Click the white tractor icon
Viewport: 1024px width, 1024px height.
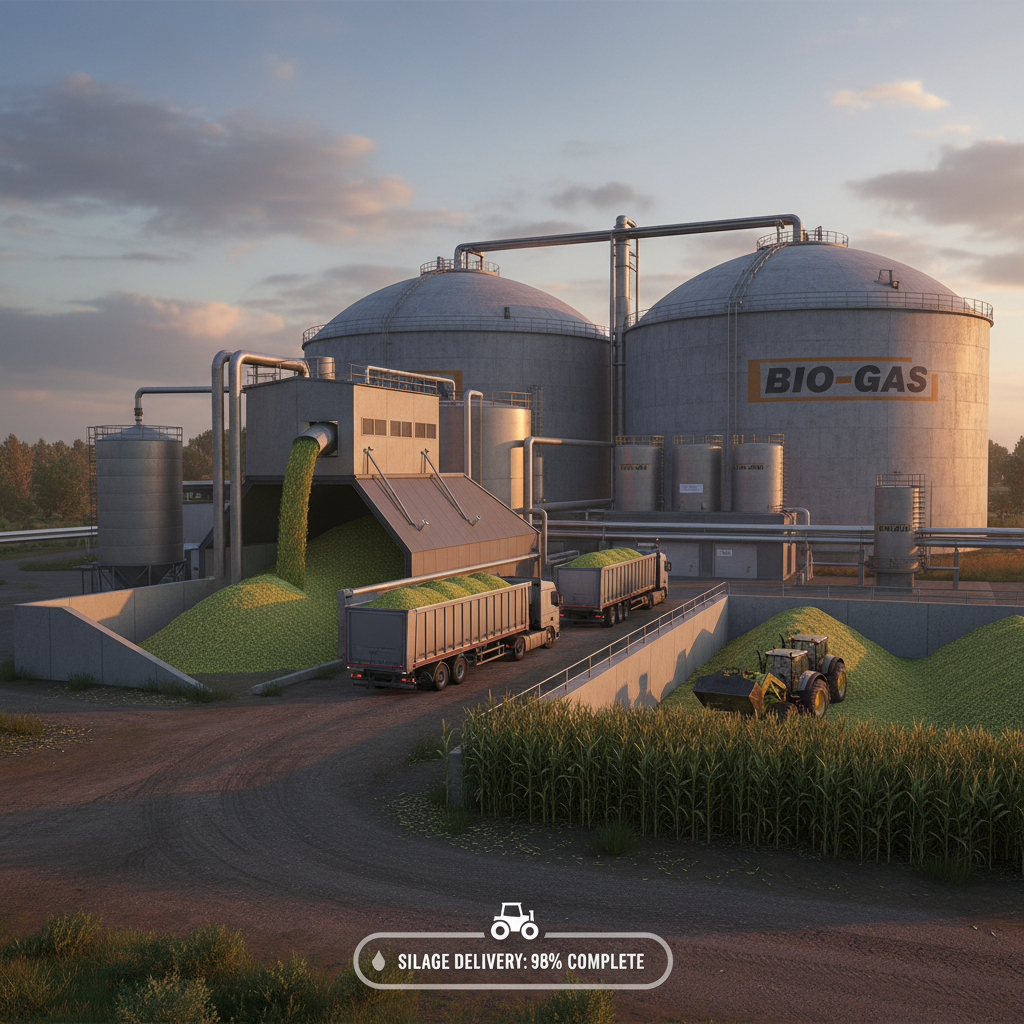click(514, 921)
